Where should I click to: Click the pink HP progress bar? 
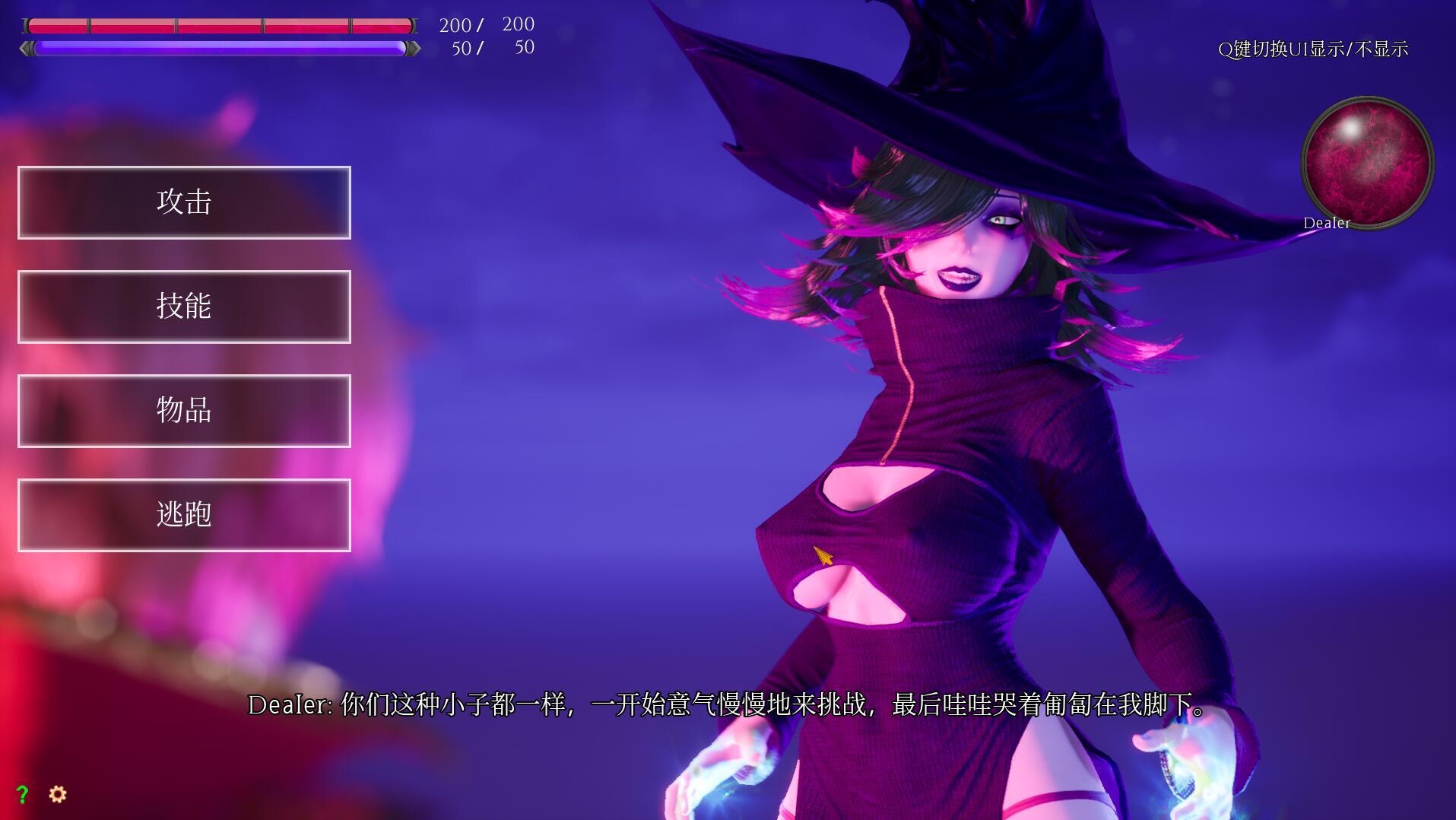[x=220, y=26]
